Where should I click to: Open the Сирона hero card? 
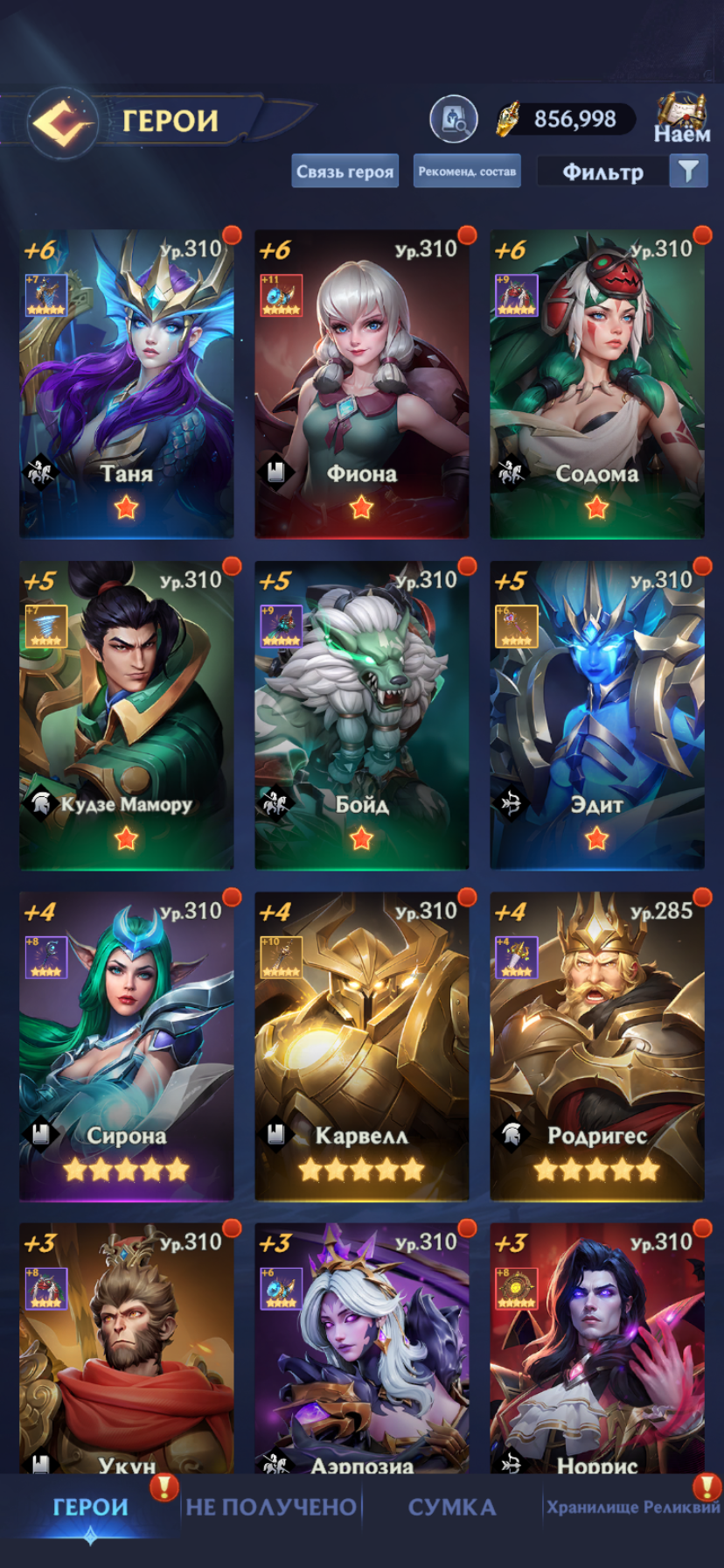127,1045
